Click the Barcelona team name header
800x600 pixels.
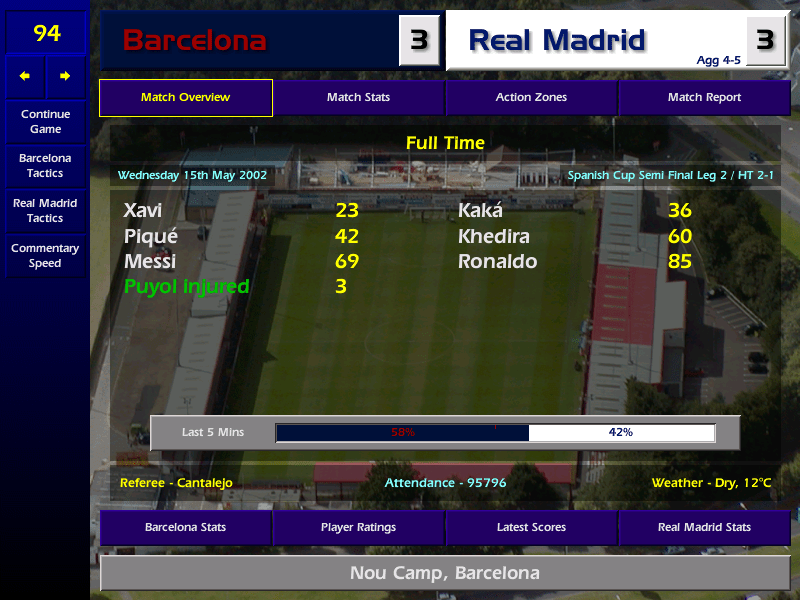click(x=195, y=41)
